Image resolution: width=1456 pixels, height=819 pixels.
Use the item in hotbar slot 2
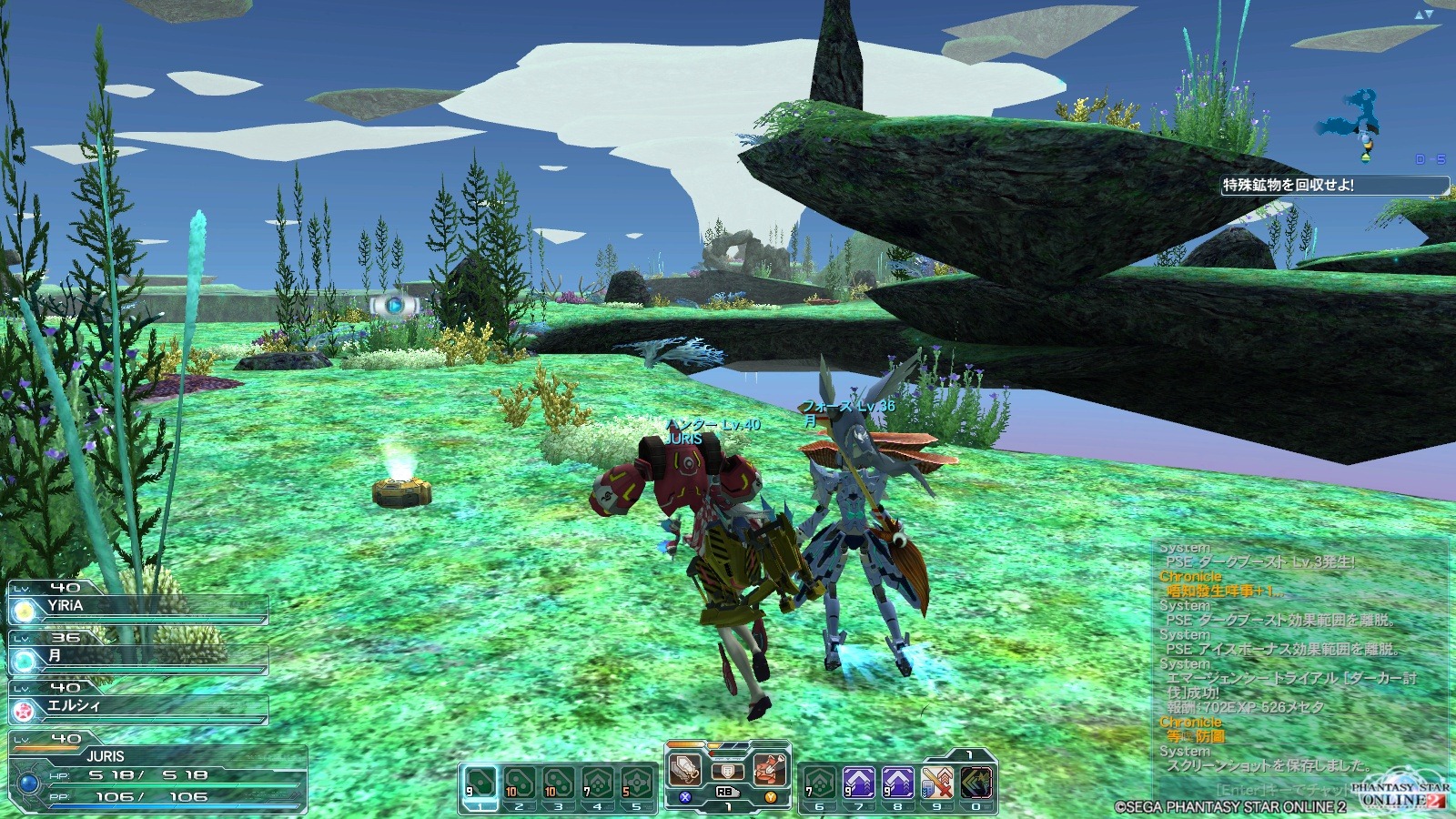tap(519, 784)
